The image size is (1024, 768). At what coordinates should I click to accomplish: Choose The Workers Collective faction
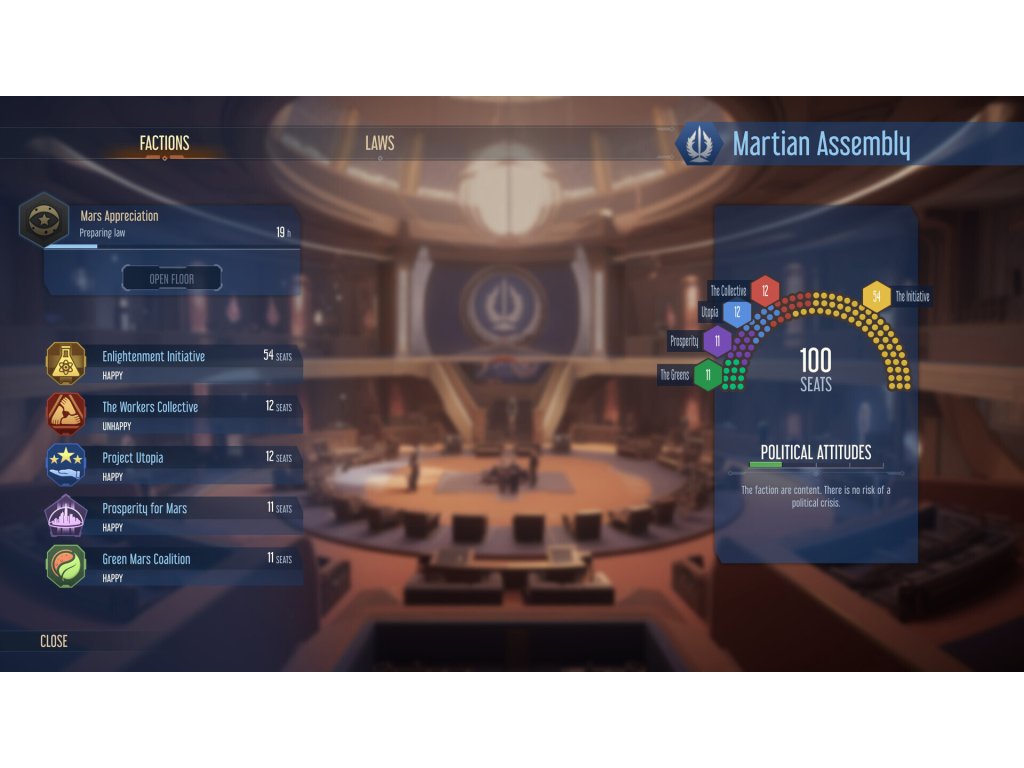(x=172, y=413)
